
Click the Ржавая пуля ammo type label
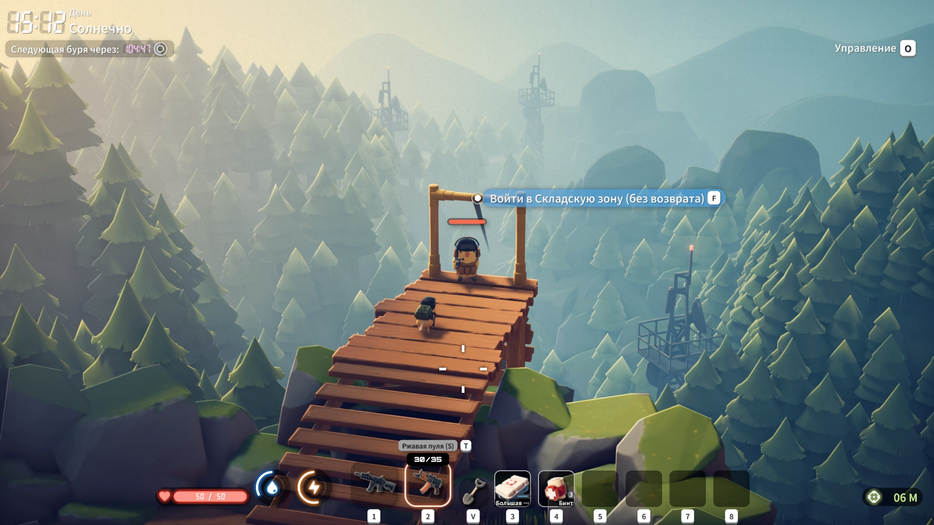point(428,446)
